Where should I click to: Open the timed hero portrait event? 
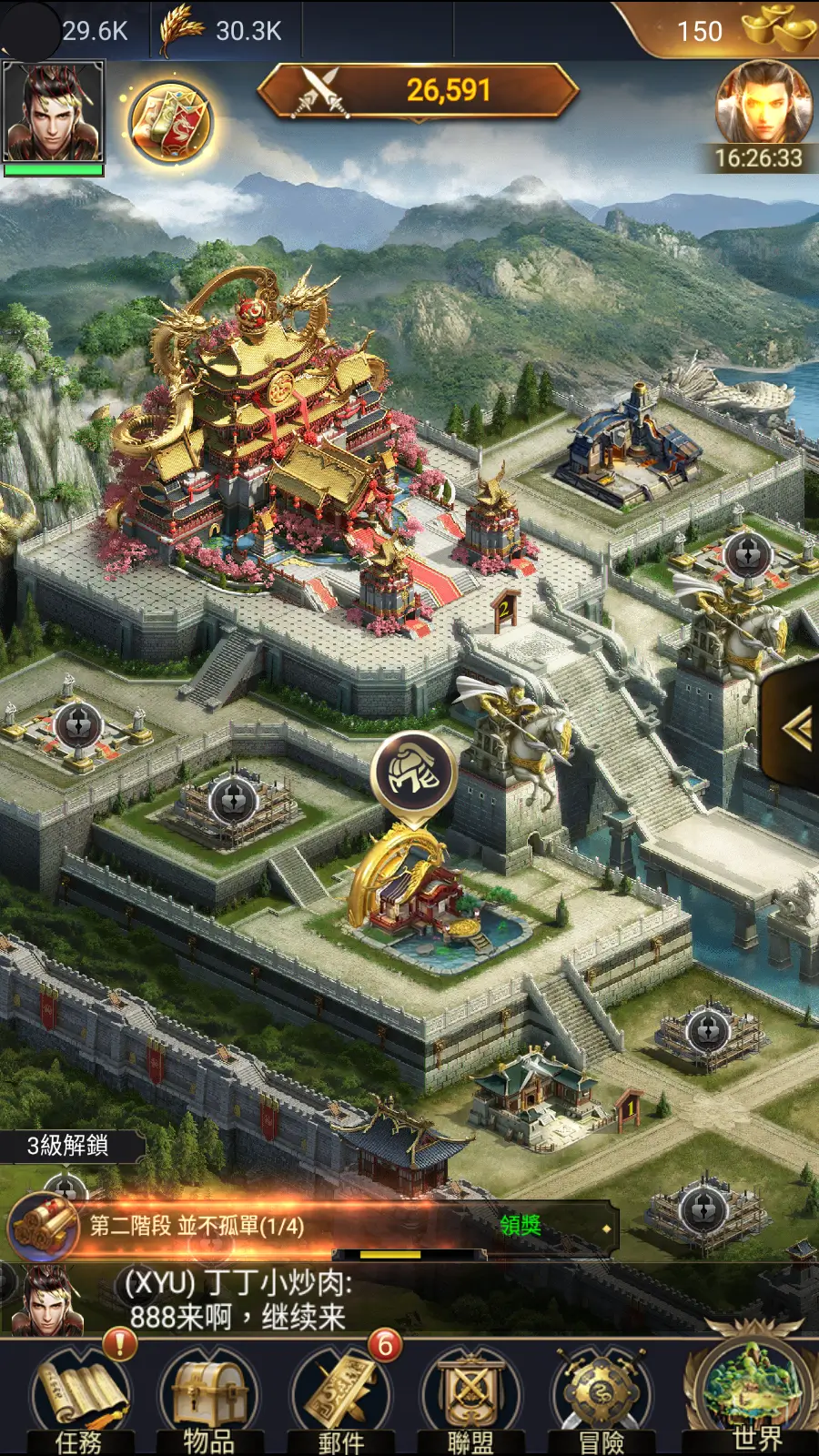click(x=763, y=106)
